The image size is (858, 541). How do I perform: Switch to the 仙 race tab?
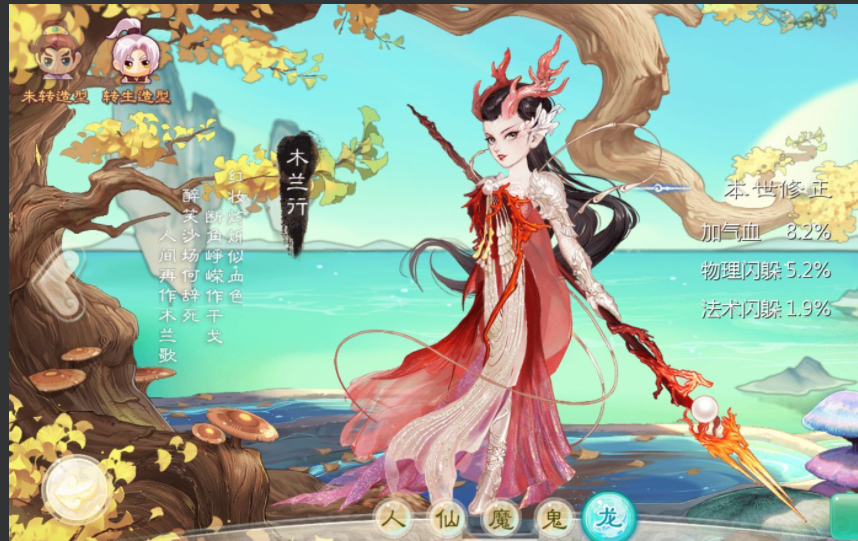click(446, 517)
